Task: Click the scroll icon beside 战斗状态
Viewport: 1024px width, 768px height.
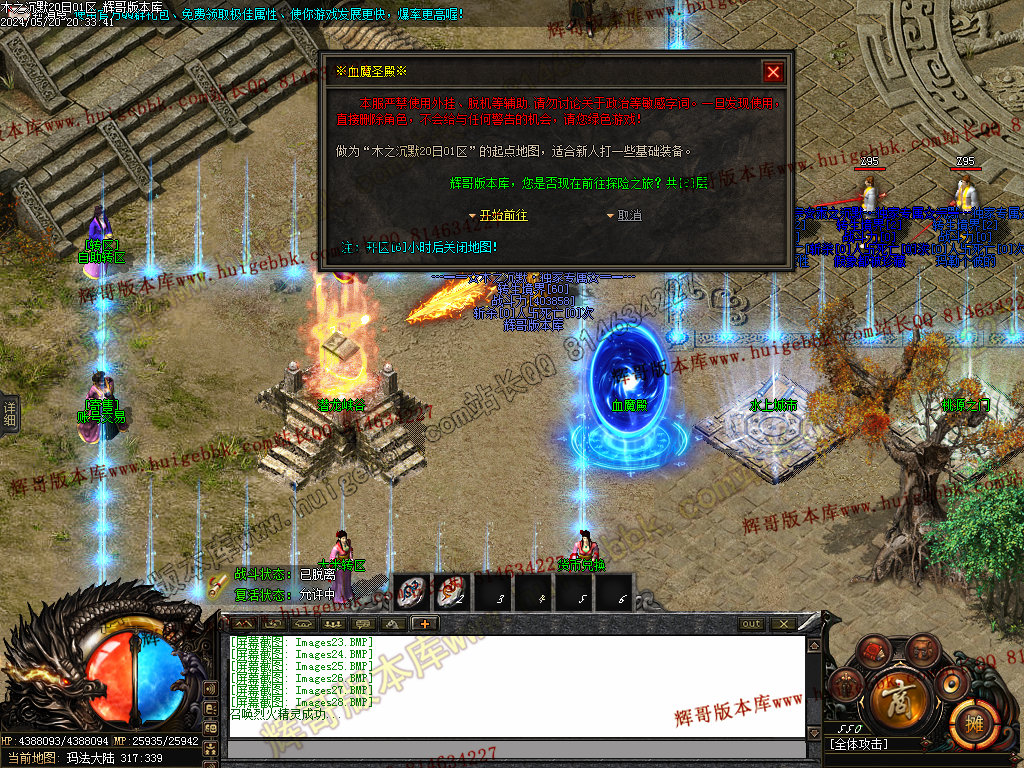Action: [x=218, y=584]
